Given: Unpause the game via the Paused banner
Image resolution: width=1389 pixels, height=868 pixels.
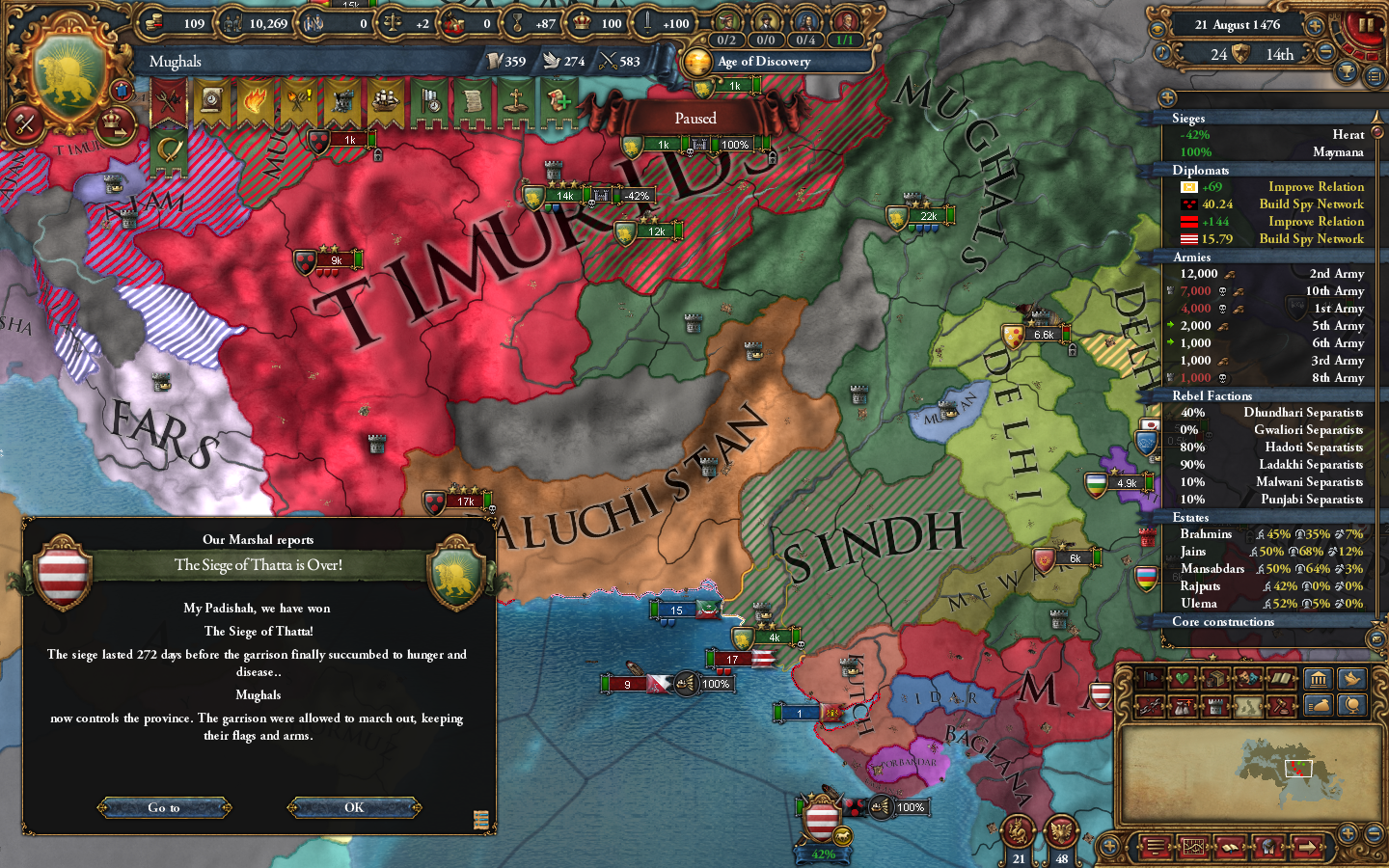Looking at the screenshot, I should point(696,118).
